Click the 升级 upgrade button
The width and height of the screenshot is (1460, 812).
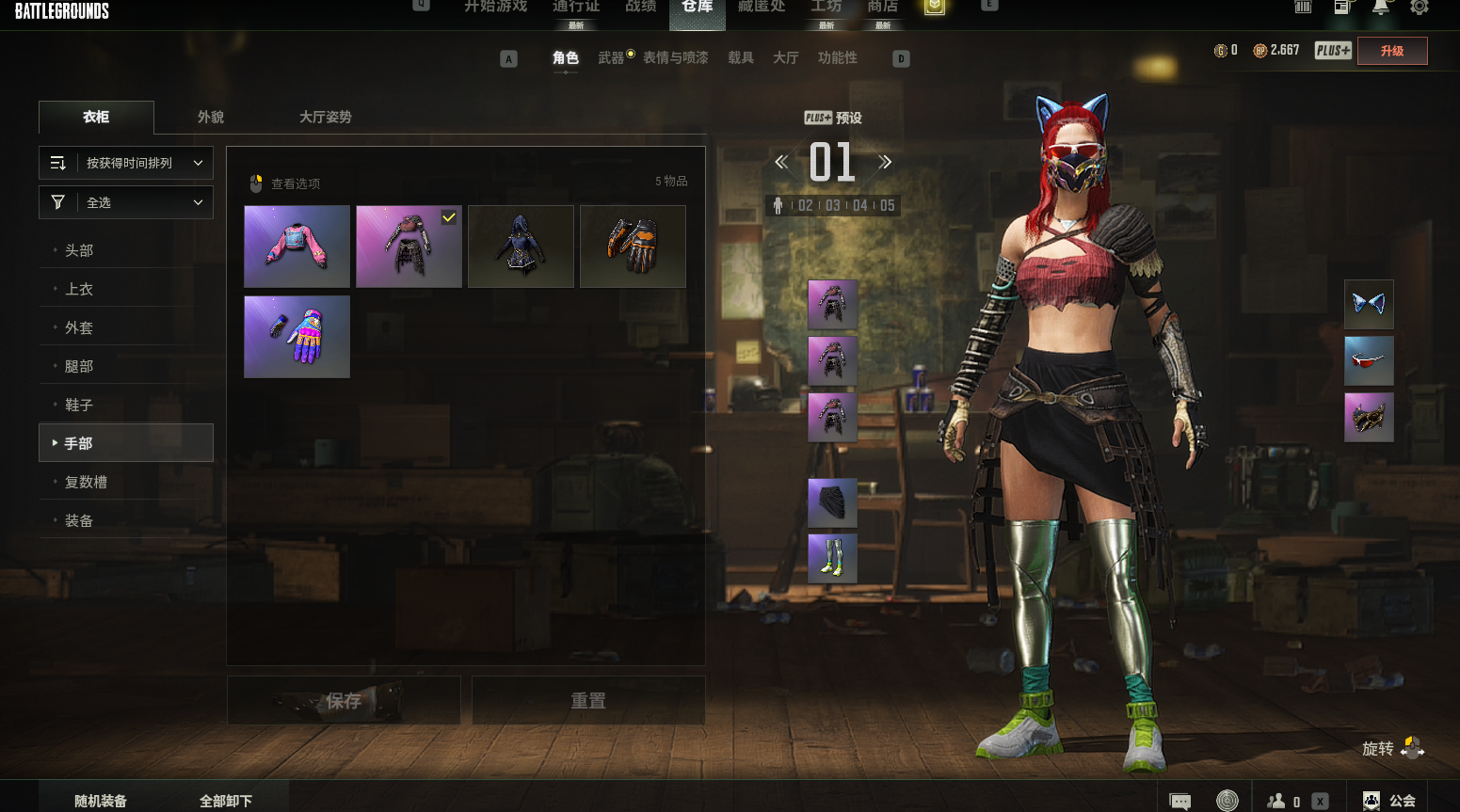(1392, 51)
